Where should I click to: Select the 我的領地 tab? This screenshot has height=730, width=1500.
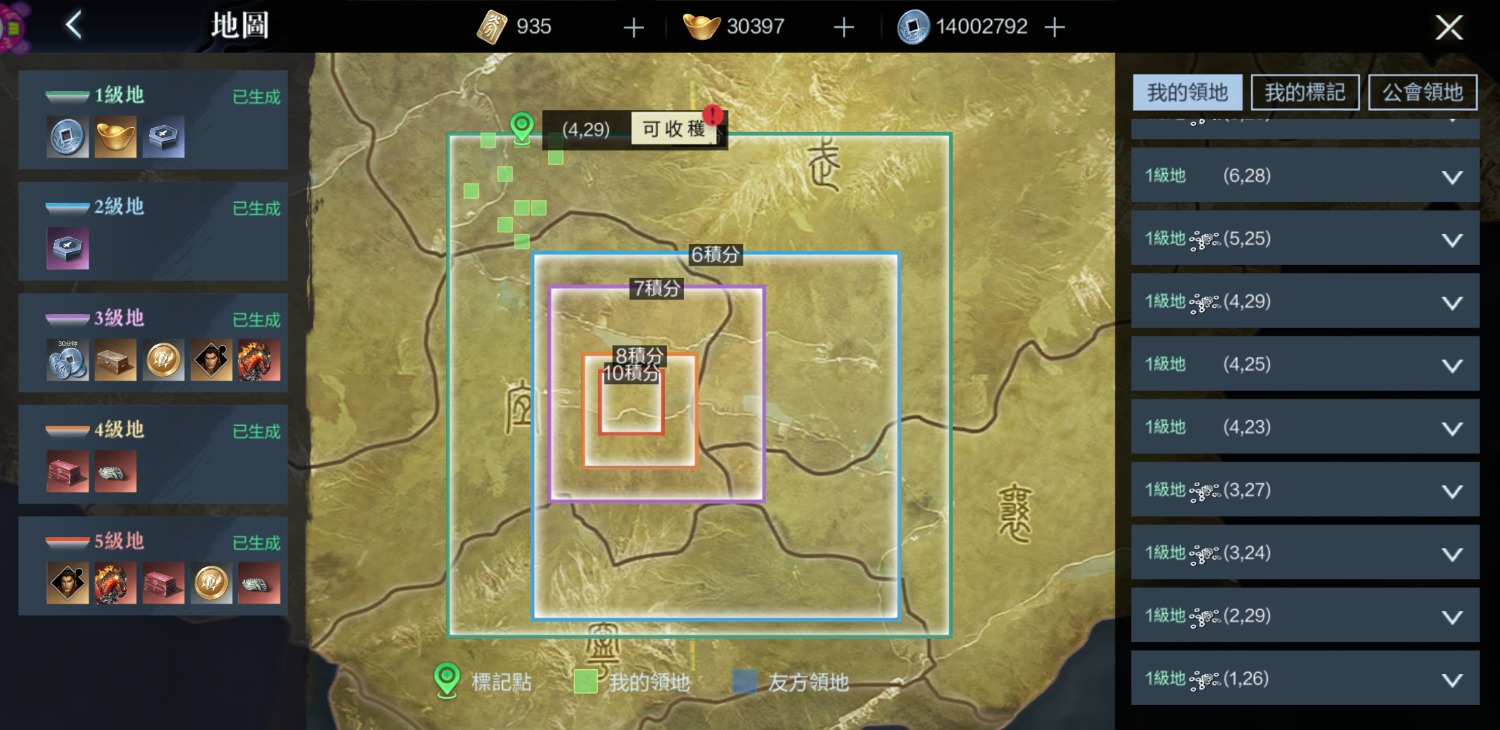point(1187,93)
